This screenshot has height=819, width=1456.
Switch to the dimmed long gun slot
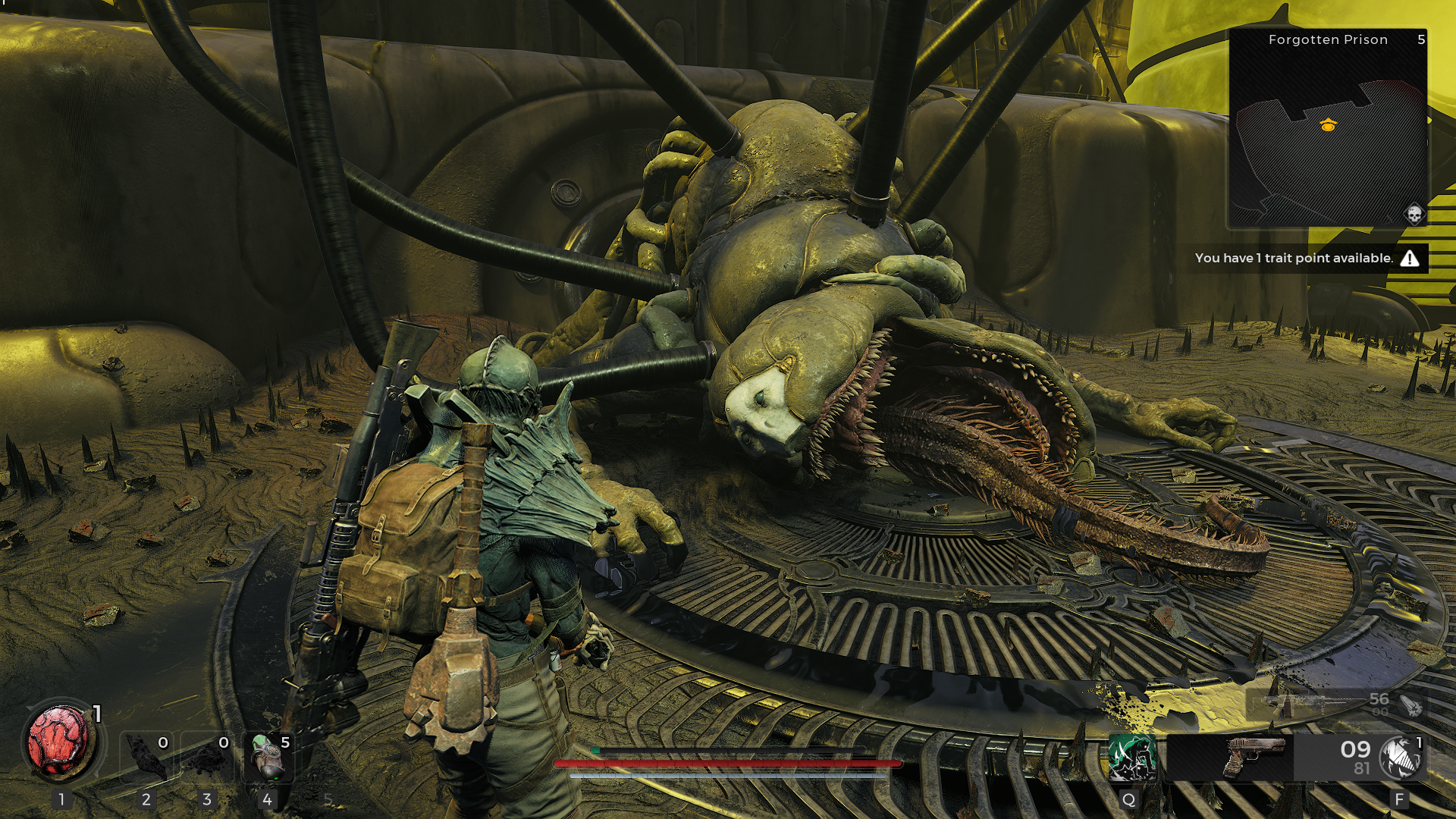[1306, 704]
